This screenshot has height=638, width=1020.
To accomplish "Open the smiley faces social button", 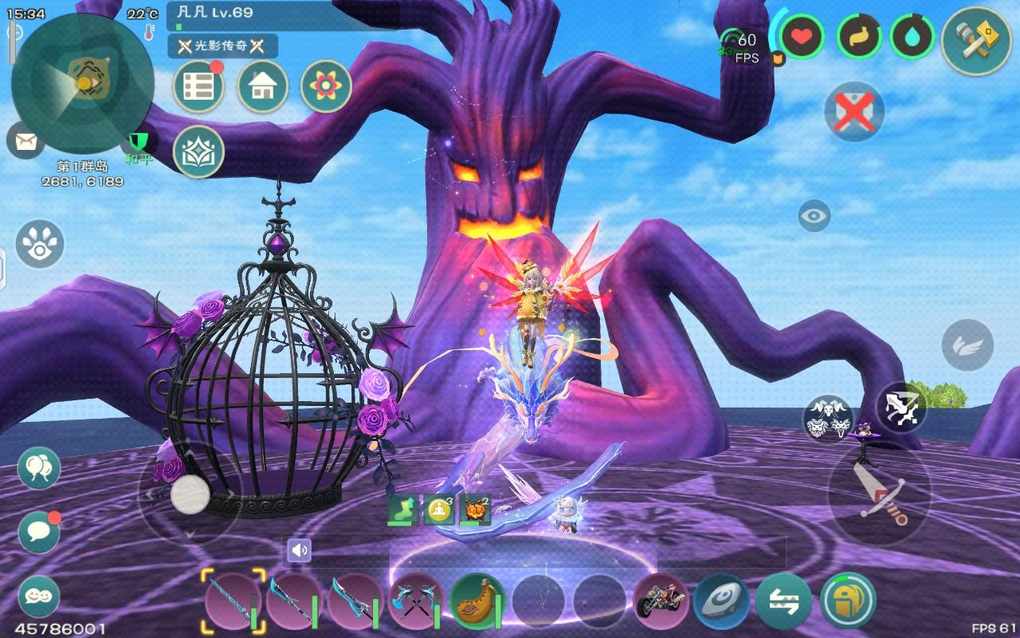I will point(39,596).
